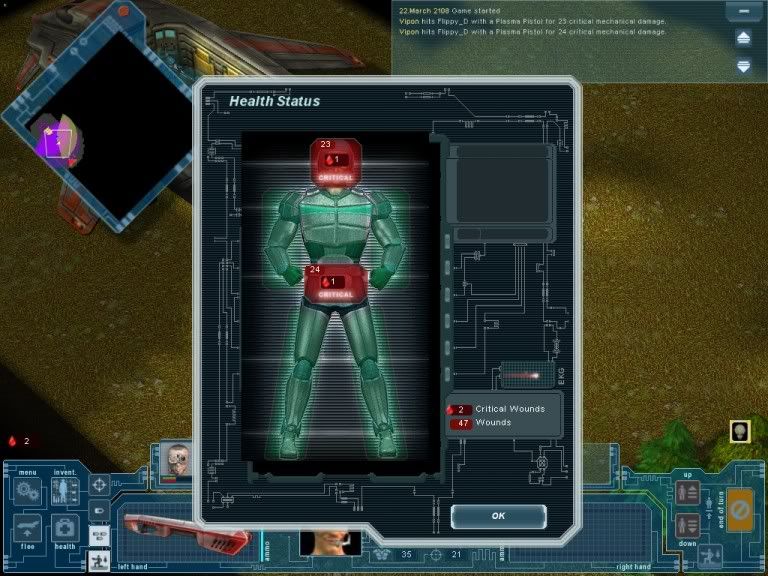Choose the flee action
The image size is (768, 576).
tap(27, 528)
